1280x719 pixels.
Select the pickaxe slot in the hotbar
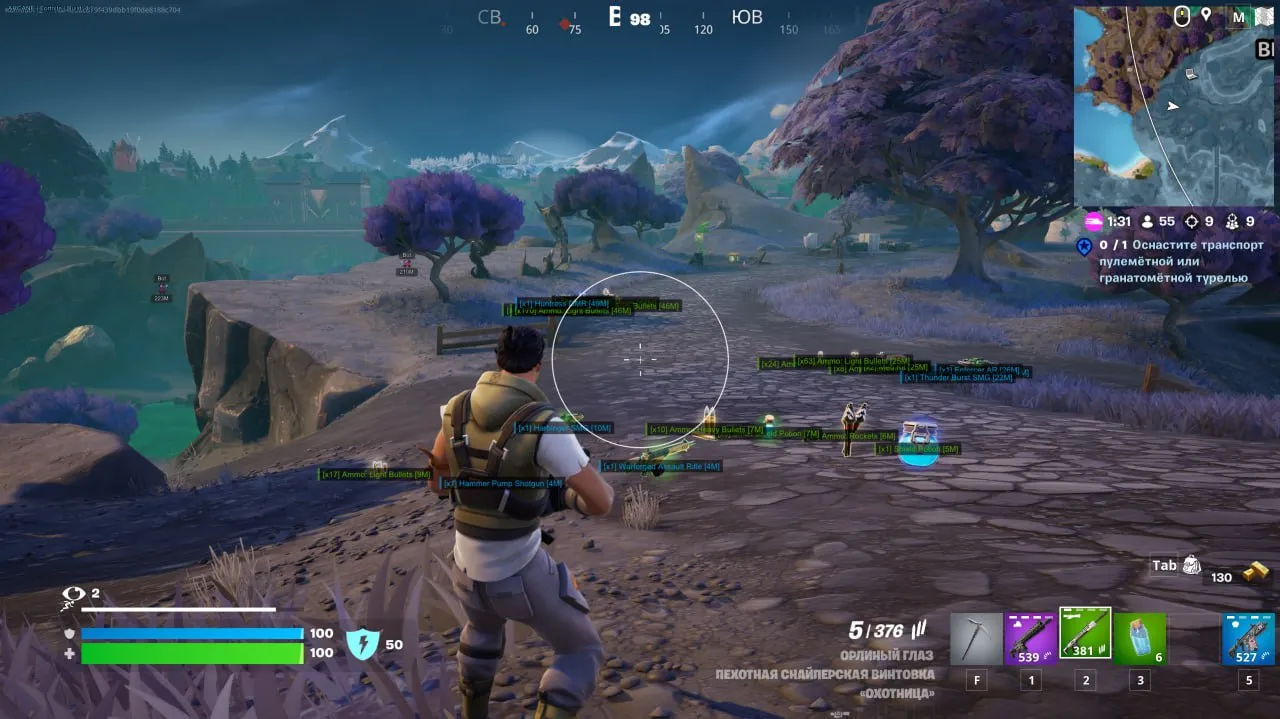tap(976, 639)
